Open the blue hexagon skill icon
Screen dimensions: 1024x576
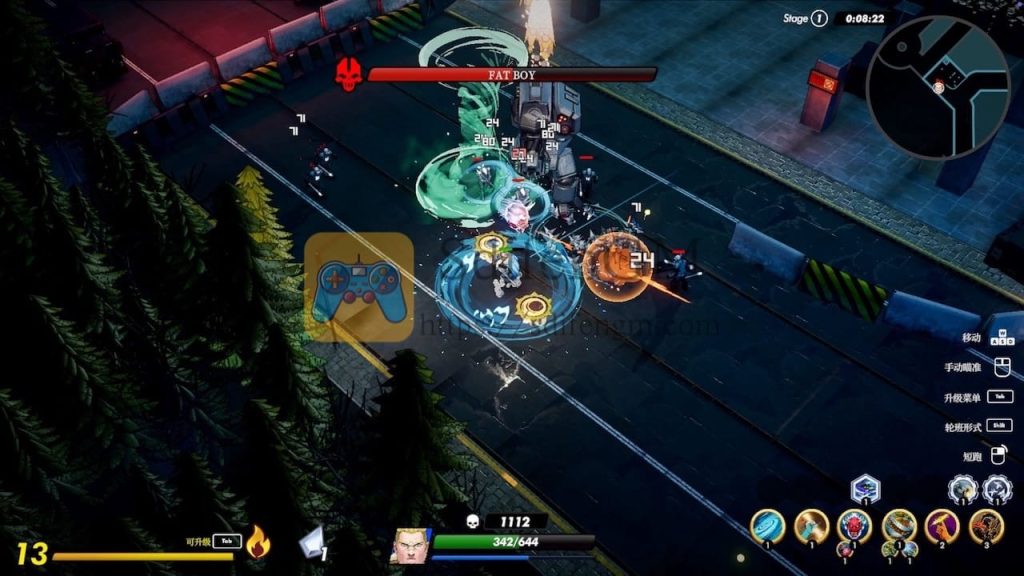tap(865, 489)
